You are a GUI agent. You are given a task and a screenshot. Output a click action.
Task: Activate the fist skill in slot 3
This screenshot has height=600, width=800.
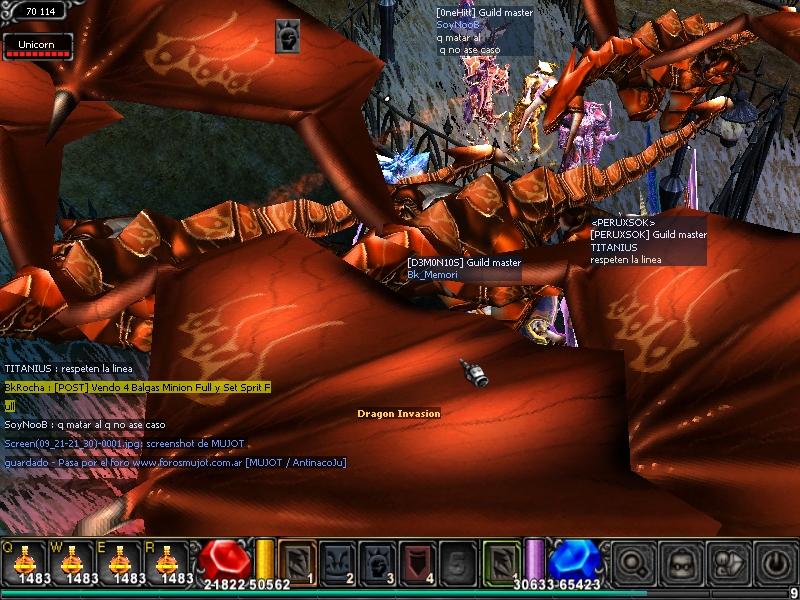(379, 560)
